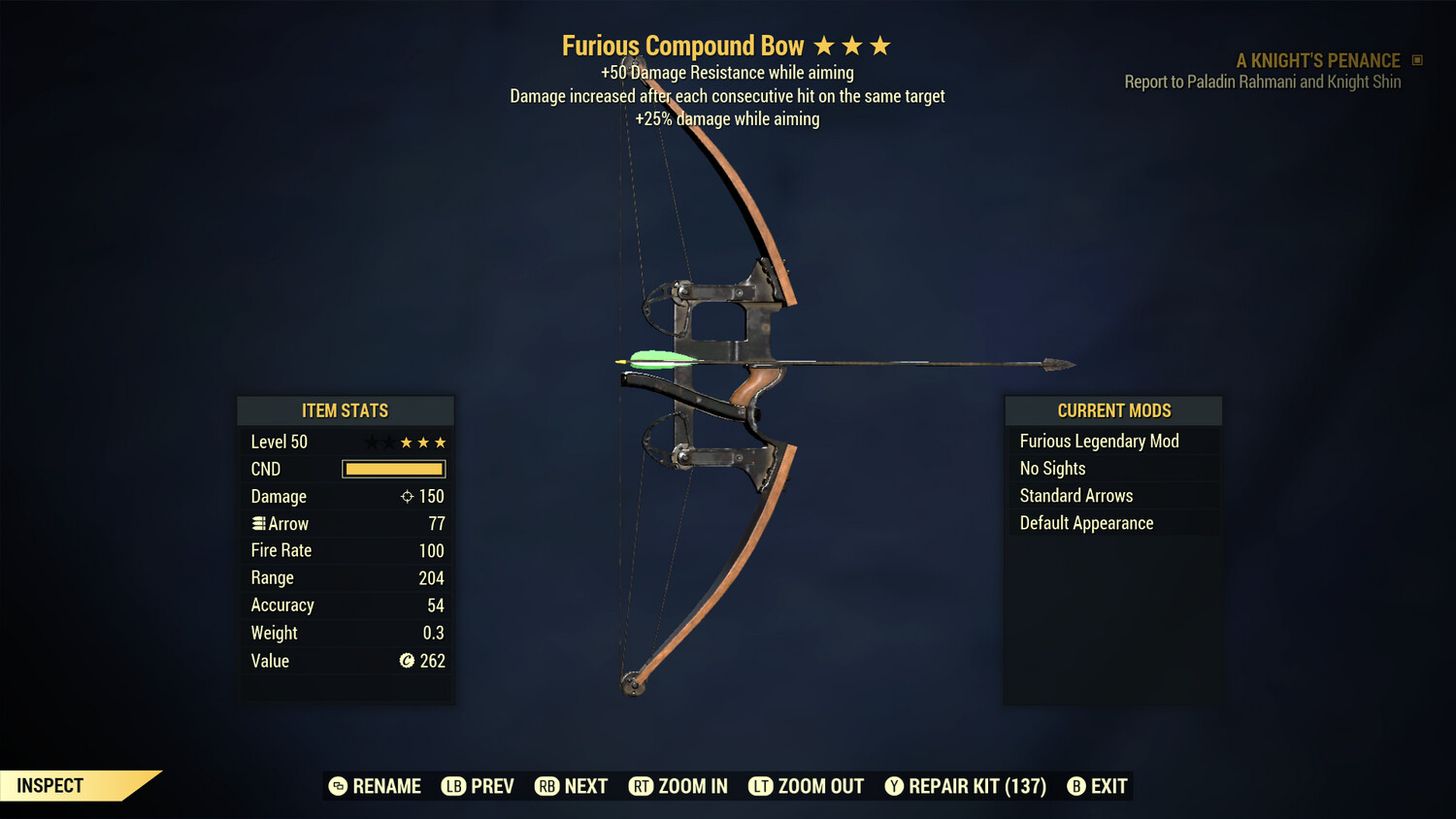The height and width of the screenshot is (819, 1456).
Task: Click the CND condition bar
Action: 392,469
